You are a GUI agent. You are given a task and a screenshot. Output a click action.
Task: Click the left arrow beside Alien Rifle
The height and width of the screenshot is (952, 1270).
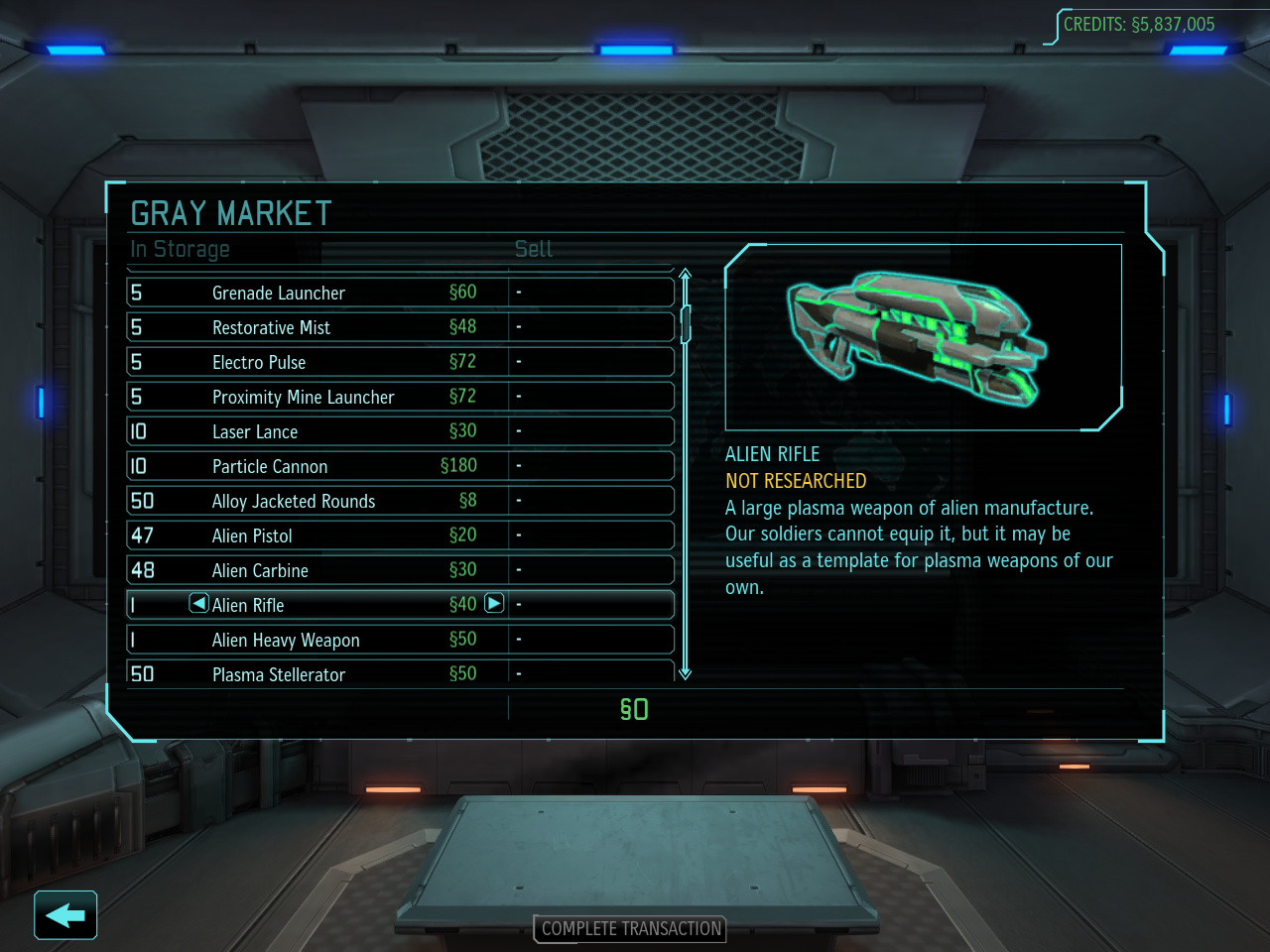coord(198,603)
